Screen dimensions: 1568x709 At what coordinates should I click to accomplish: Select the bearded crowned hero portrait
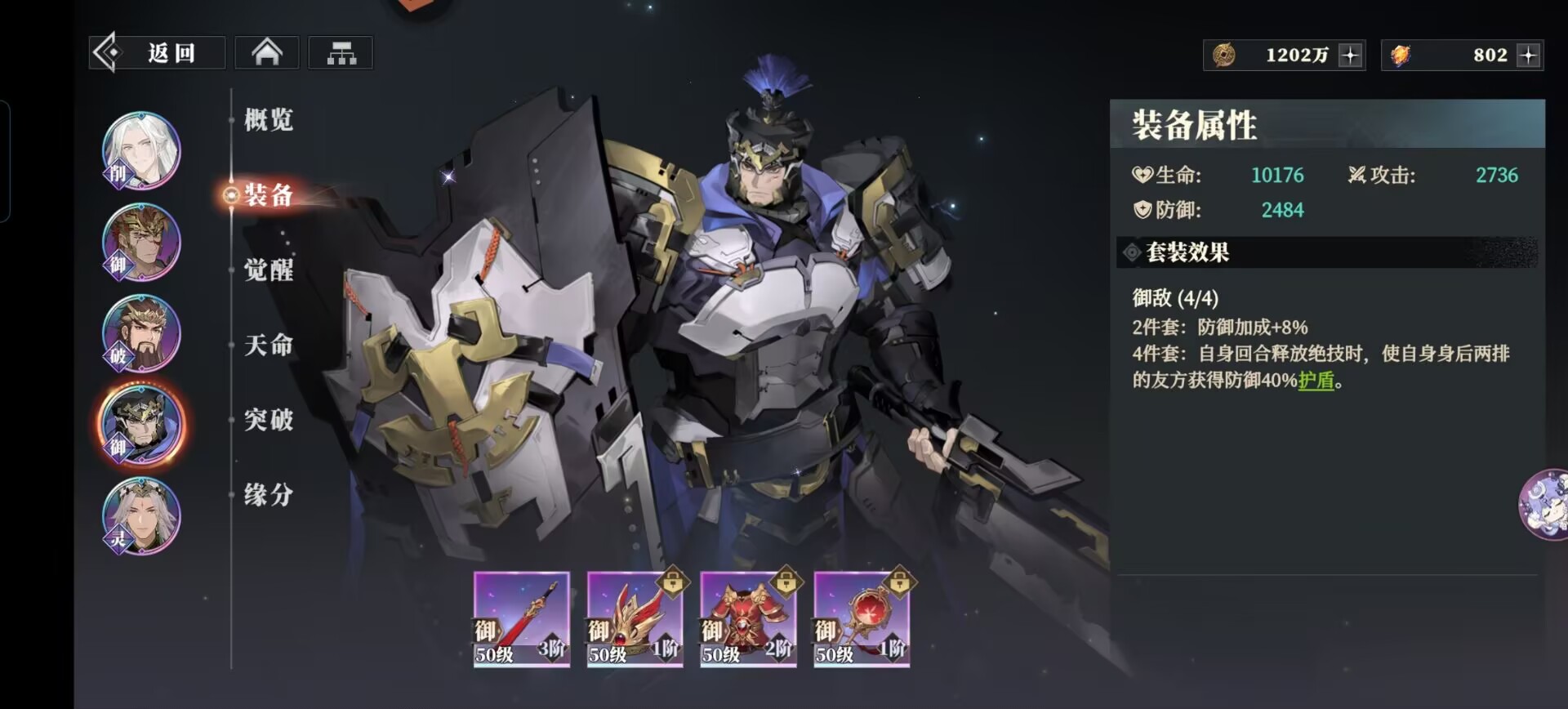[141, 334]
